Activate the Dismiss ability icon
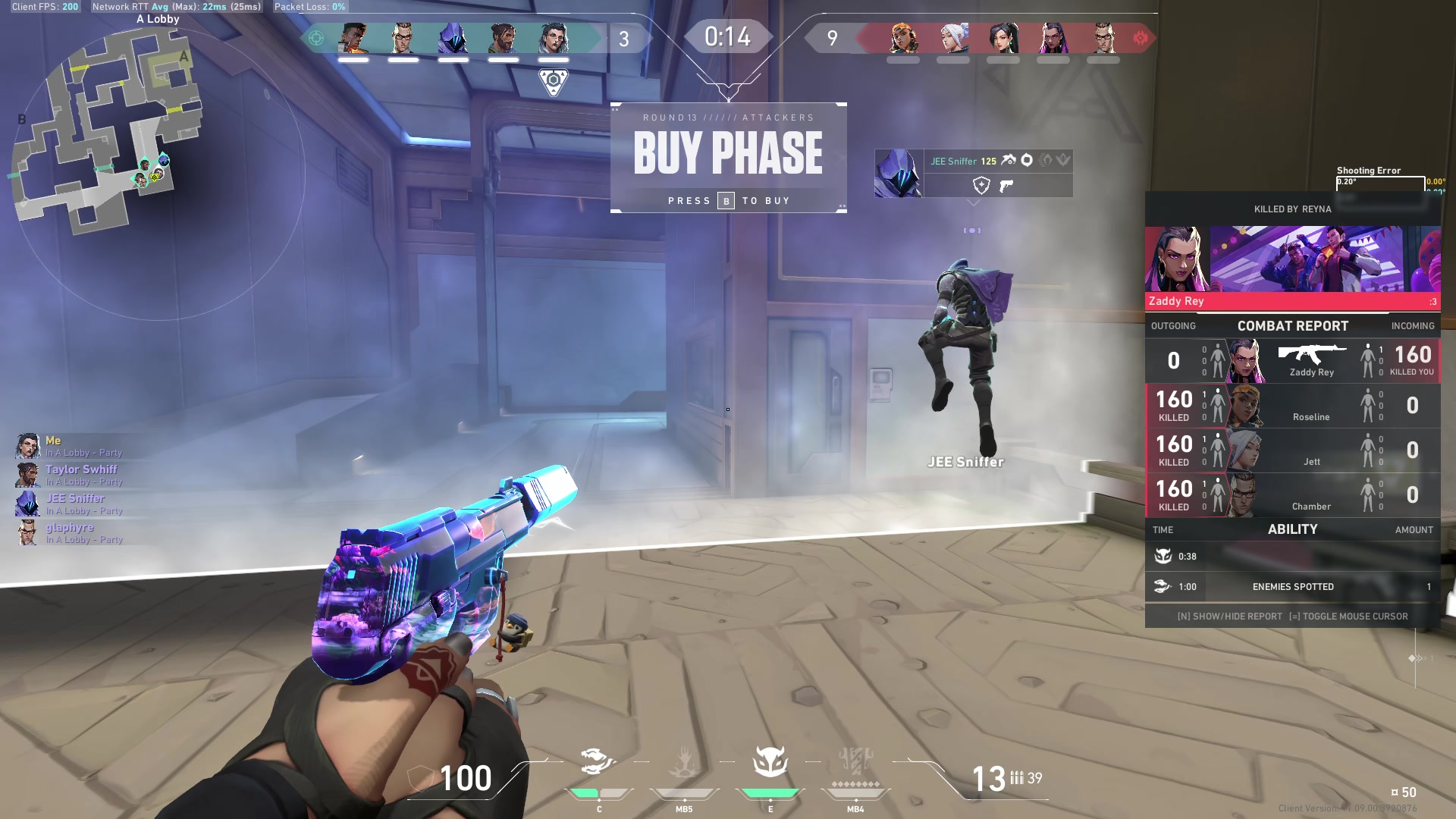Viewport: 1456px width, 819px height. click(770, 761)
